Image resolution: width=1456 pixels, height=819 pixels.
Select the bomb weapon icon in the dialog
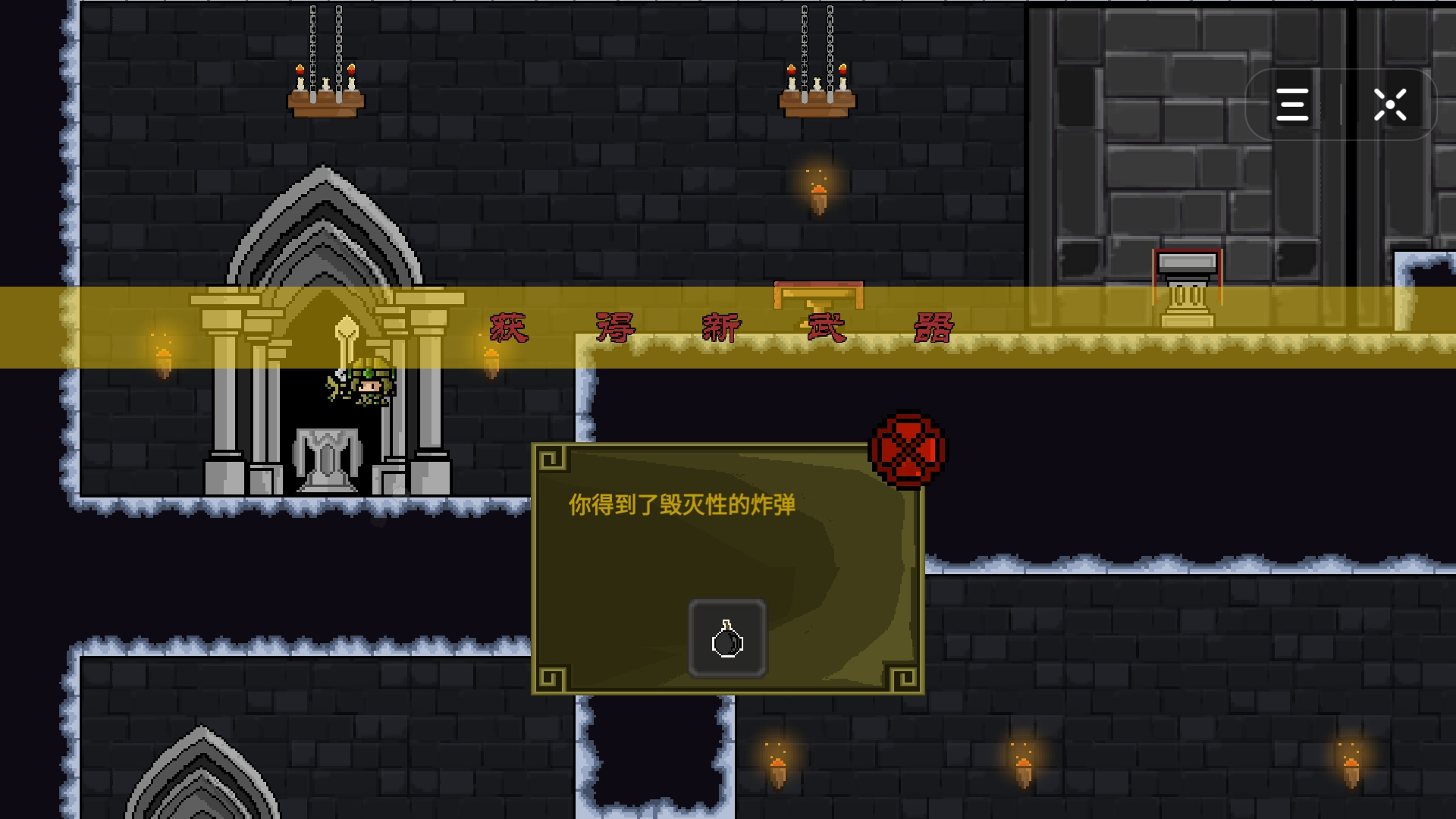coord(726,639)
